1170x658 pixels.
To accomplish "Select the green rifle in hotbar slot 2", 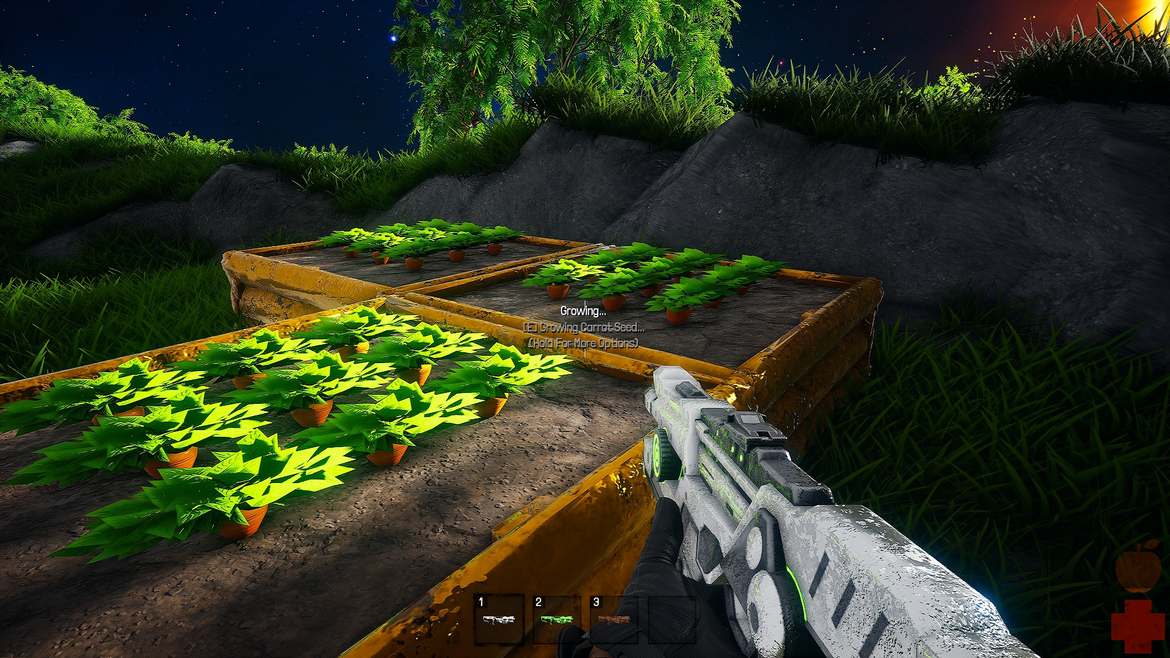I will (556, 619).
